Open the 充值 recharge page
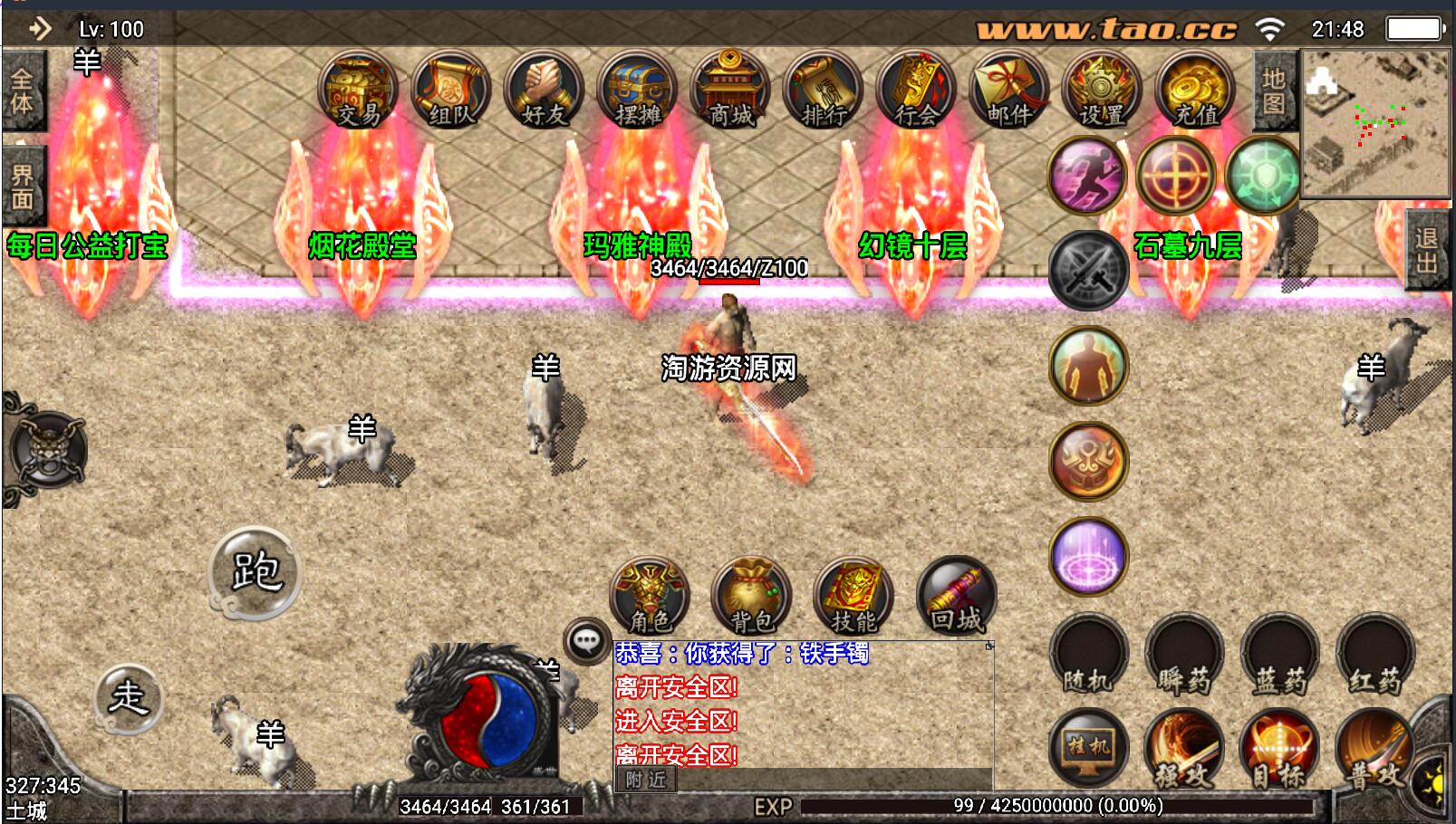Viewport: 1456px width, 824px height. coord(1195,91)
